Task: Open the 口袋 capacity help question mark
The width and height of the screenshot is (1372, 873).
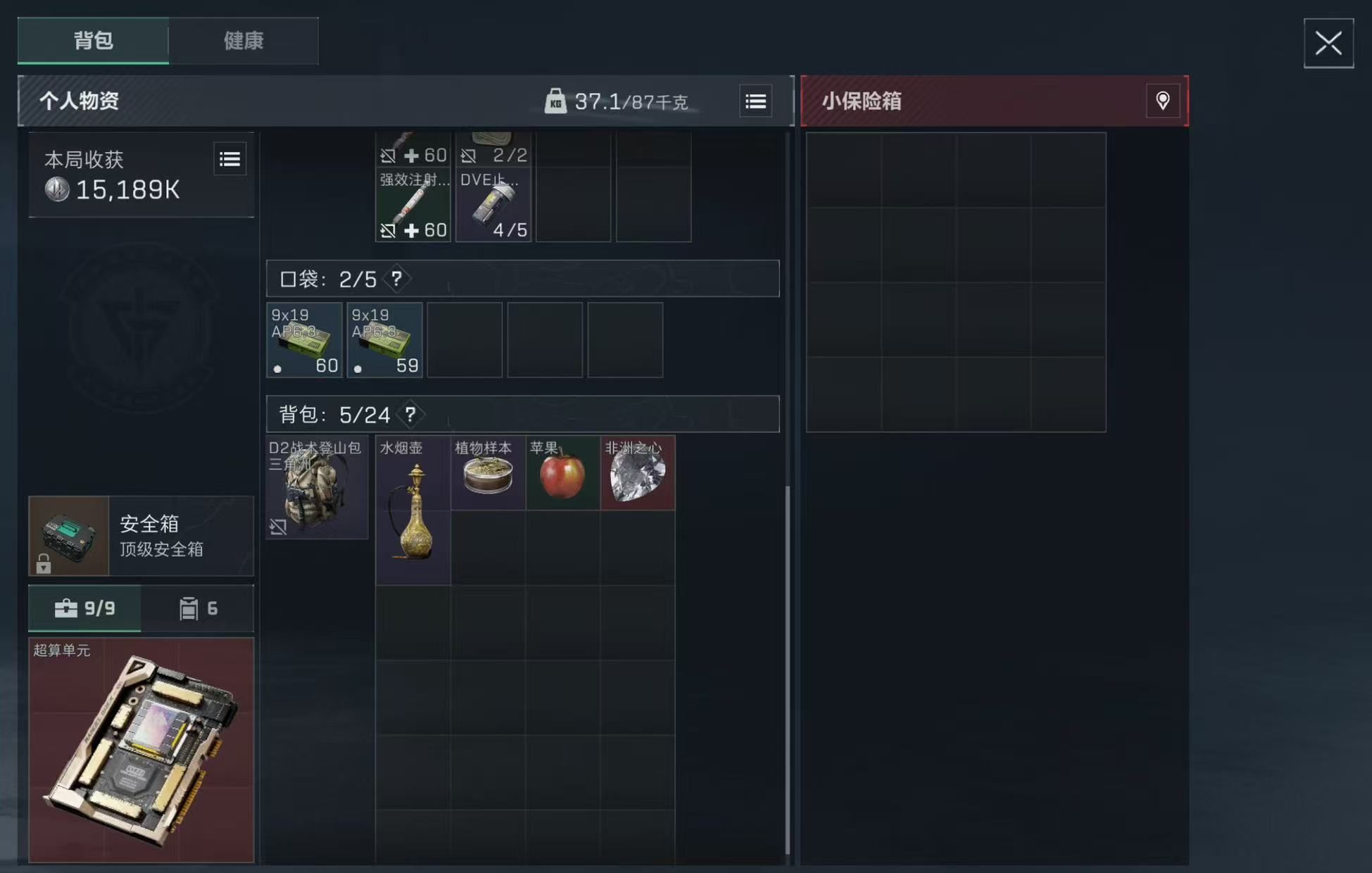Action: coord(398,279)
